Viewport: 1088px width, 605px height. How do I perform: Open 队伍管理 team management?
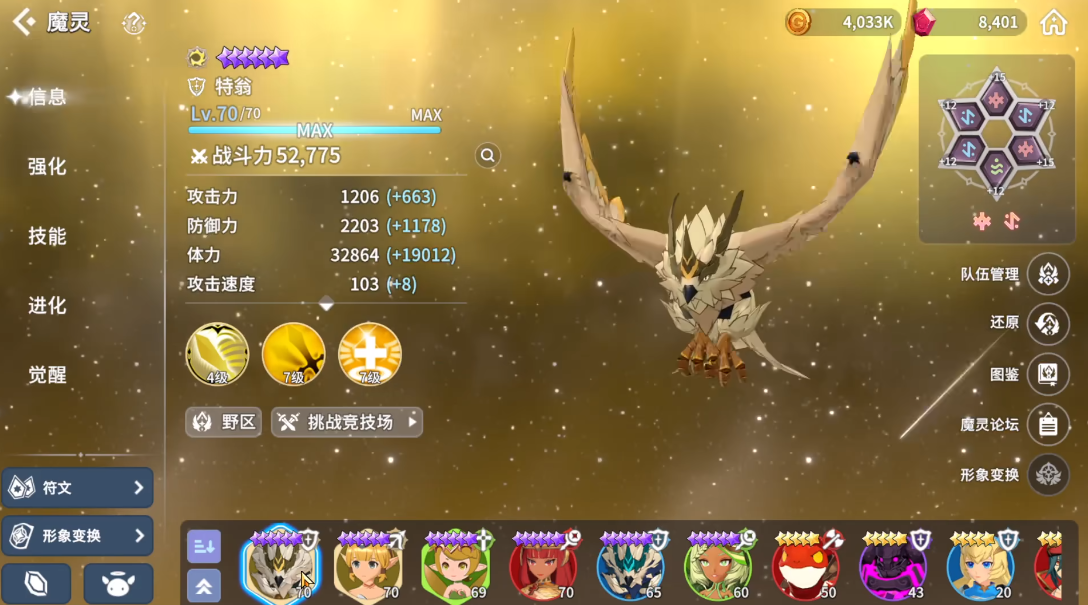coord(1047,274)
